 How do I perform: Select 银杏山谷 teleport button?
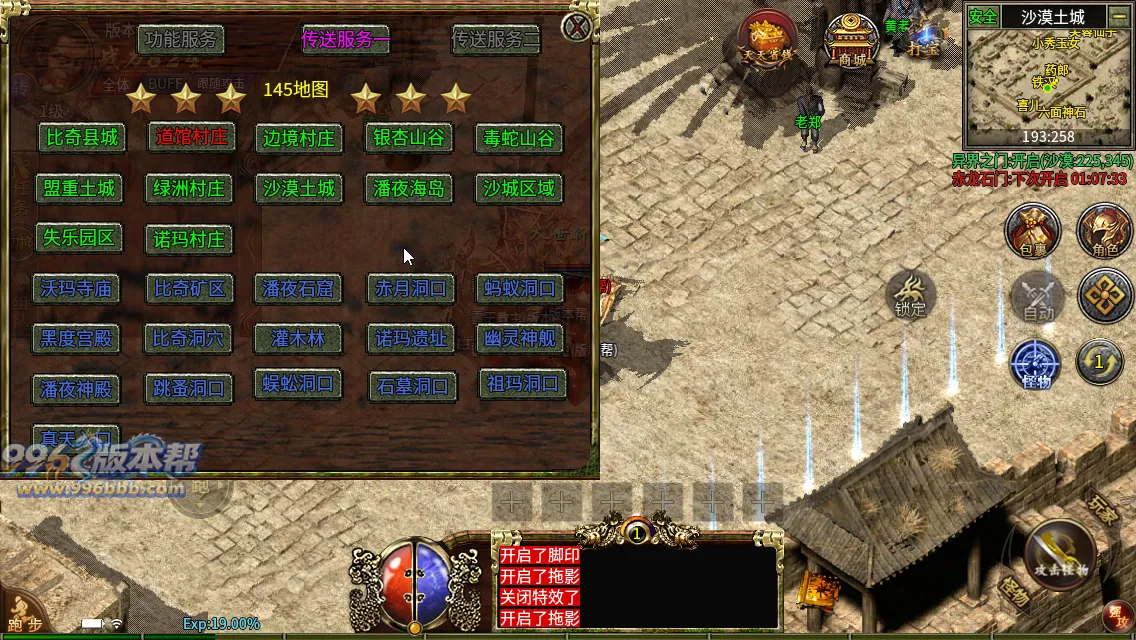click(x=409, y=137)
